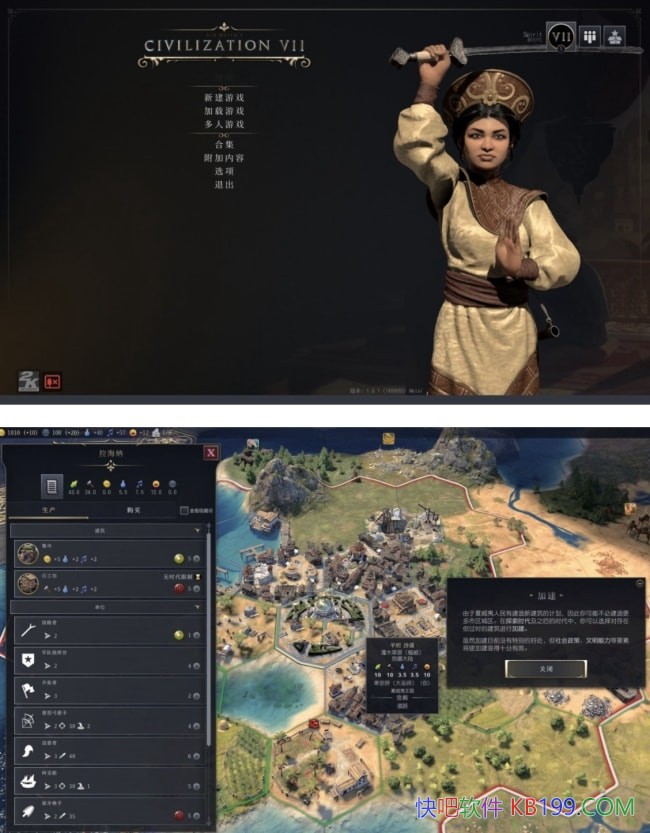Open additional content (附加内容)
650x833 pixels.
coord(224,158)
